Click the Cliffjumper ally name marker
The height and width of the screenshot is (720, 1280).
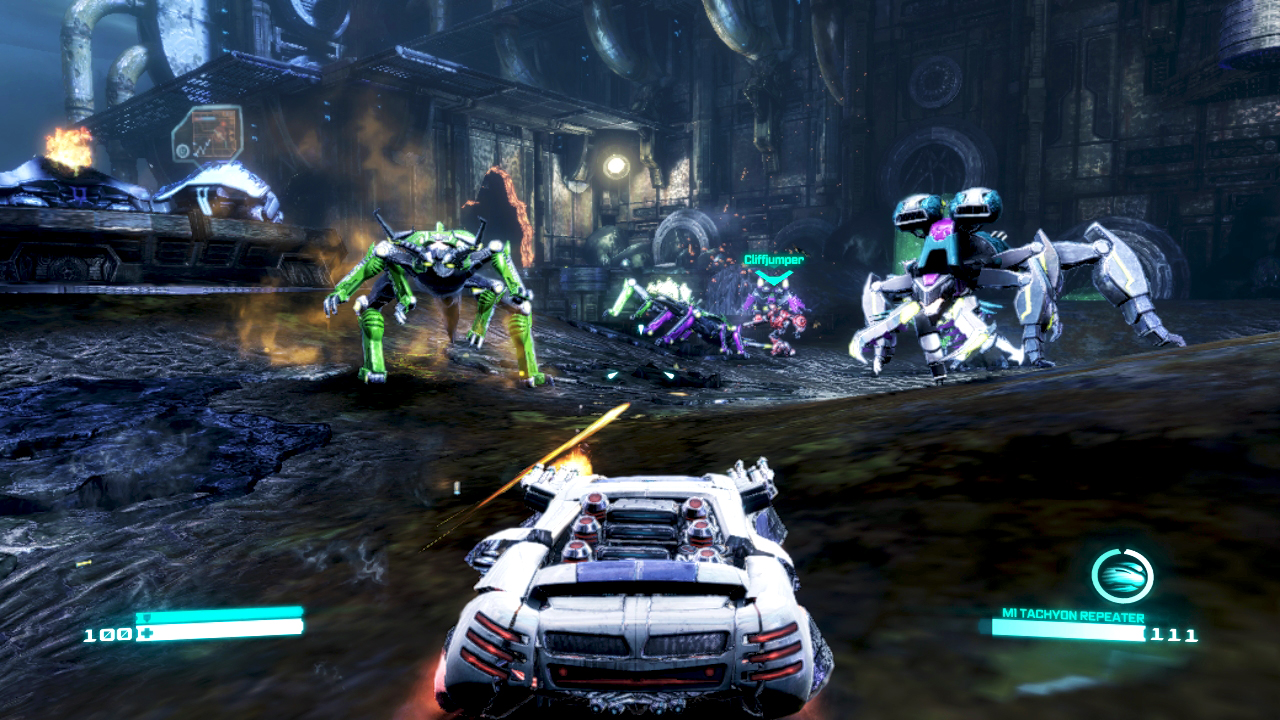(773, 260)
